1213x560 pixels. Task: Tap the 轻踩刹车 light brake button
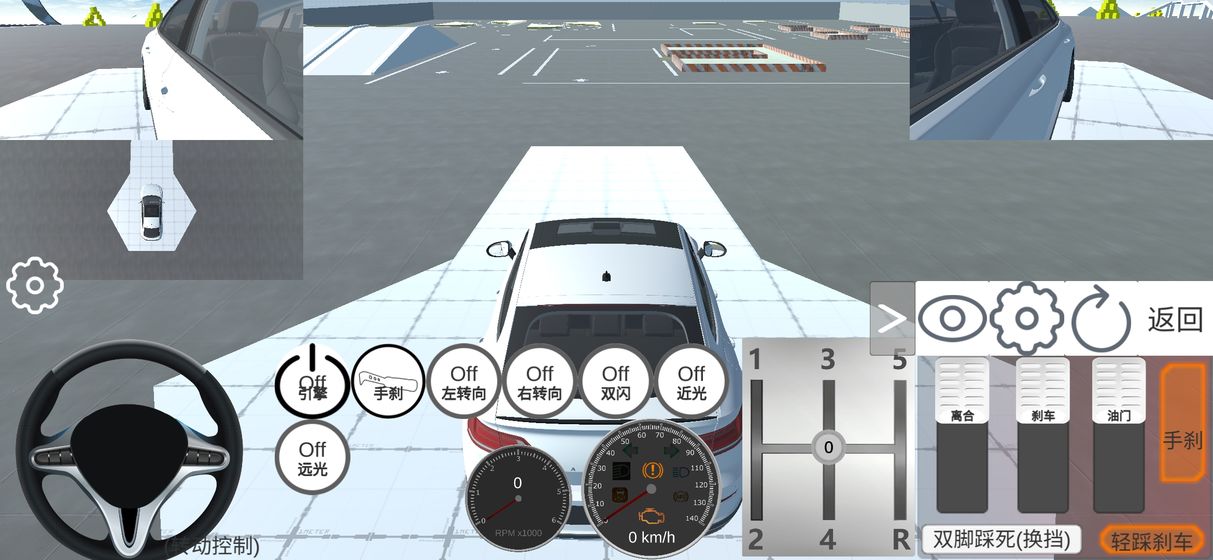pyautogui.click(x=1151, y=541)
